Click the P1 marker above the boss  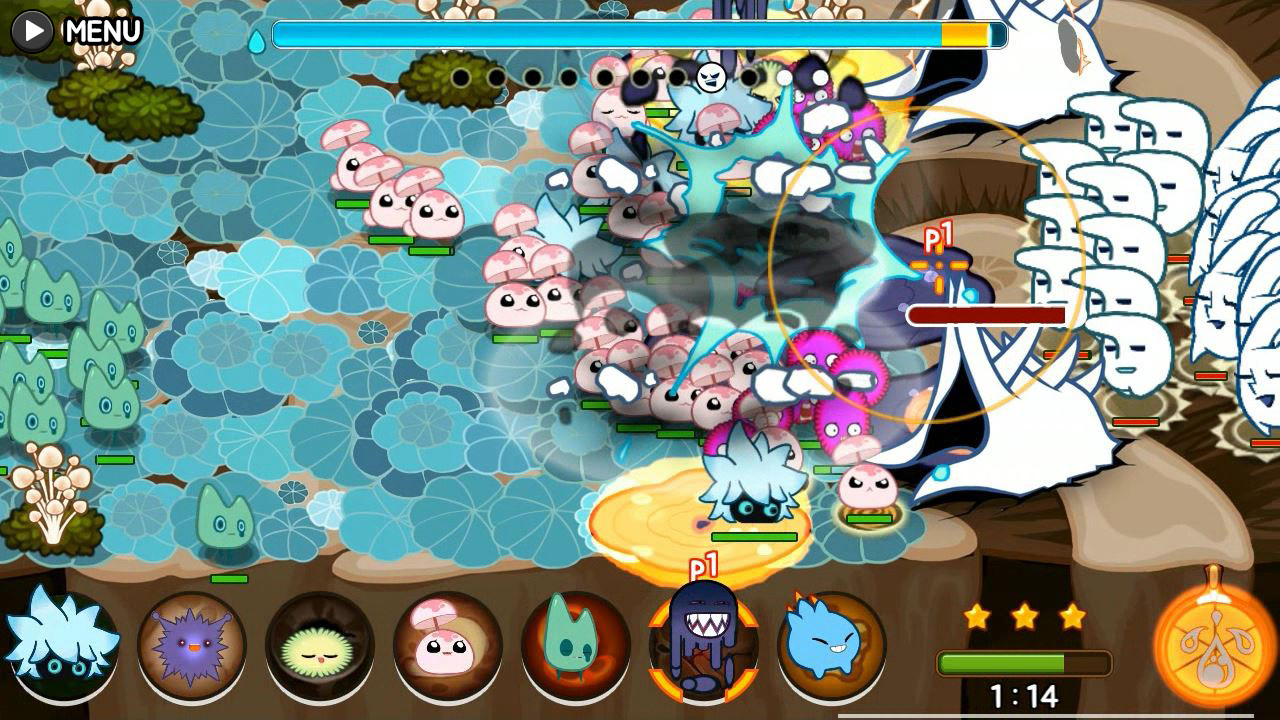click(x=940, y=237)
